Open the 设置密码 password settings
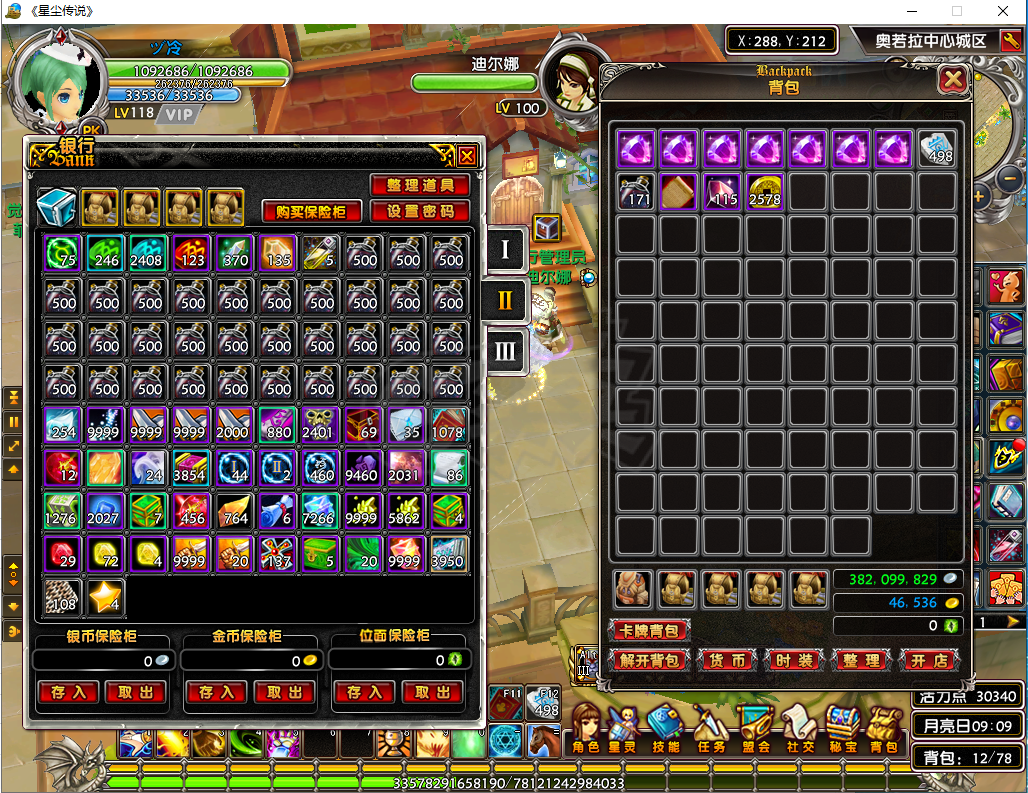The width and height of the screenshot is (1028, 793). click(x=420, y=212)
